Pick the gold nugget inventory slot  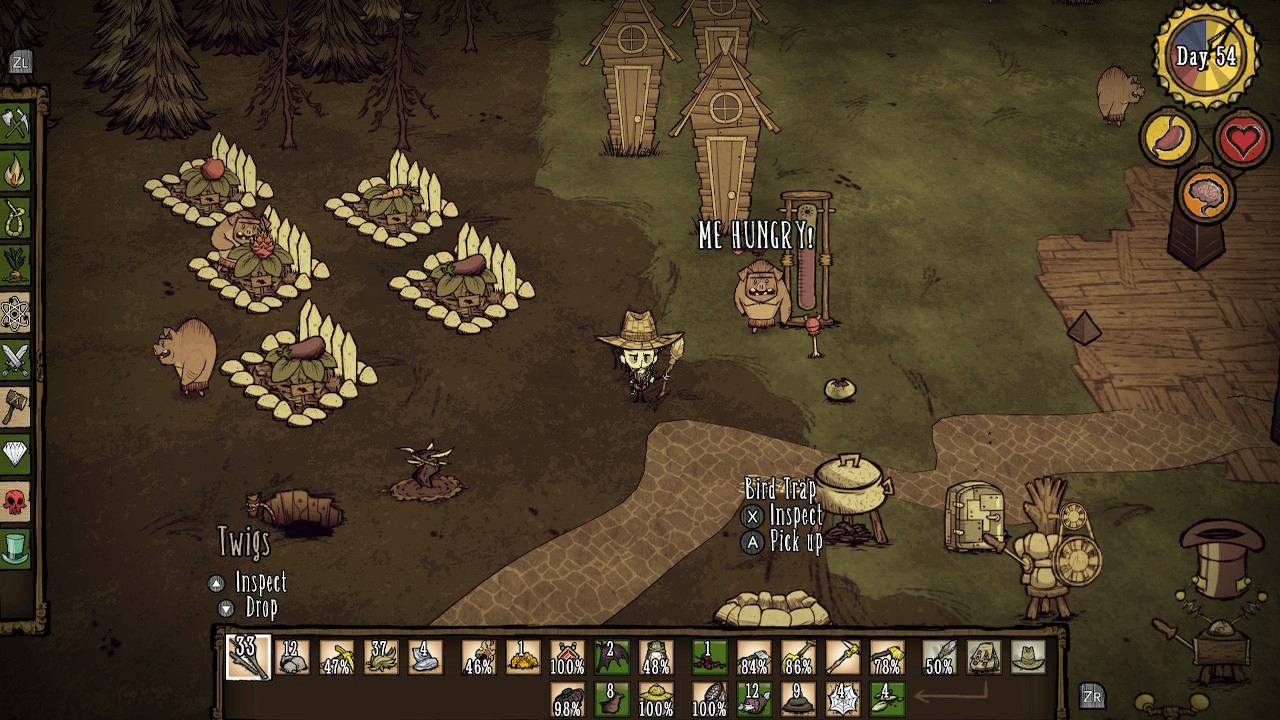(x=522, y=657)
